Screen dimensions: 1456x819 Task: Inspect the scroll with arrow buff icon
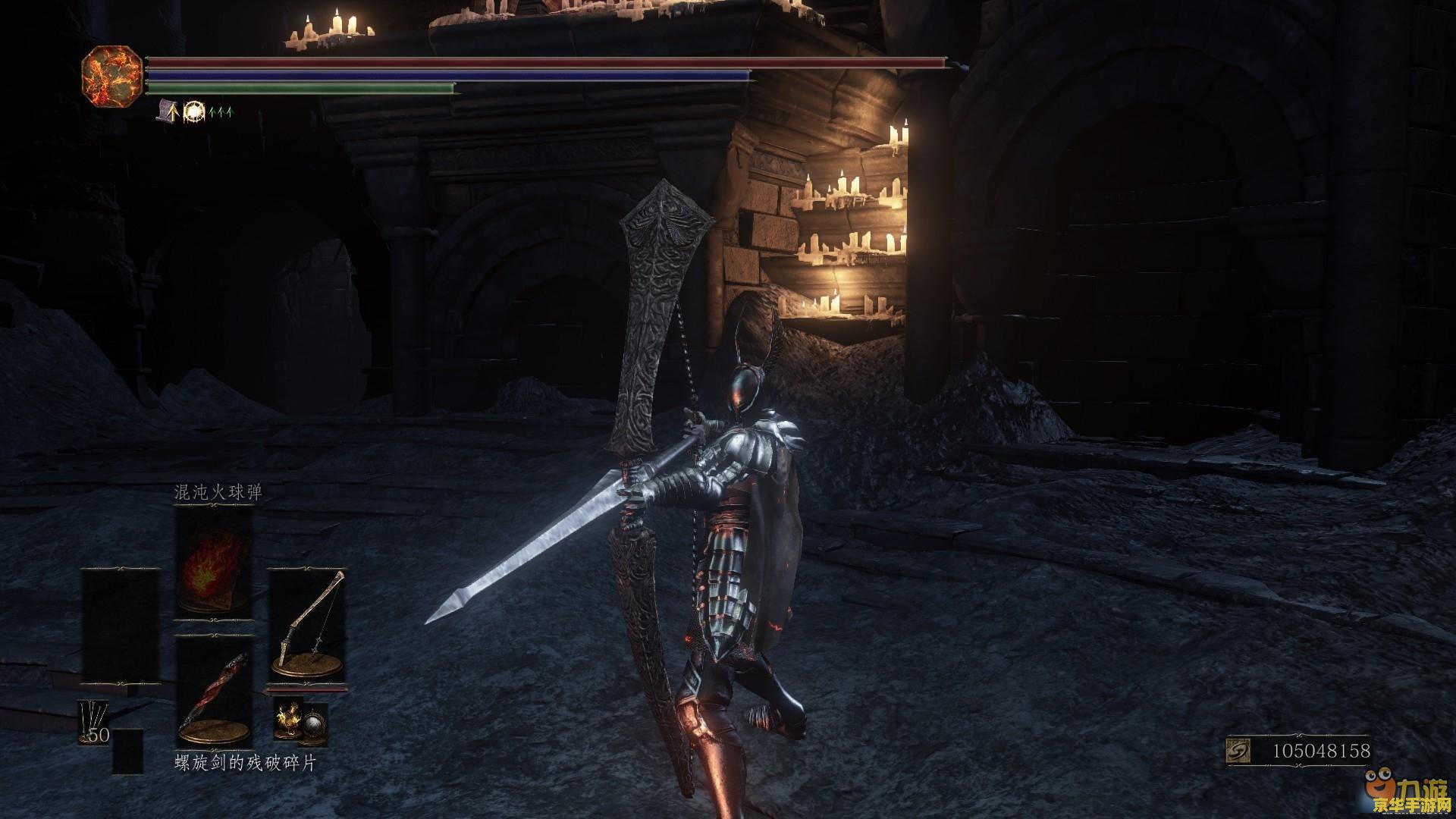(169, 111)
